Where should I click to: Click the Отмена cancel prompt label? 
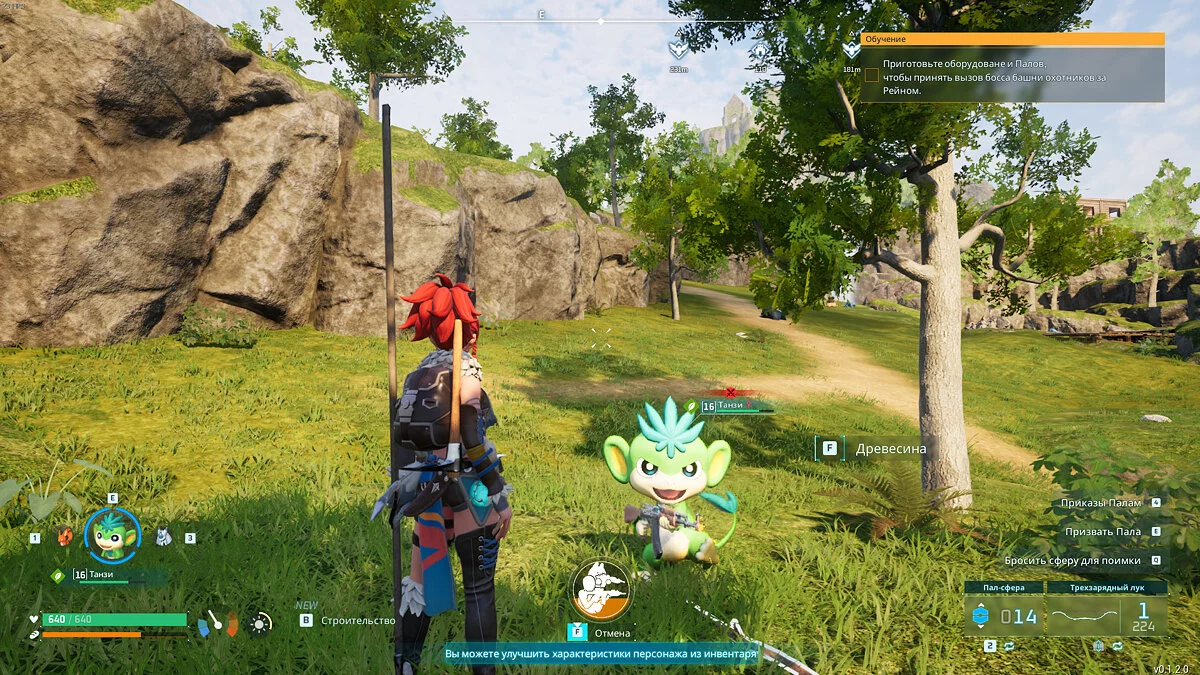coord(612,632)
